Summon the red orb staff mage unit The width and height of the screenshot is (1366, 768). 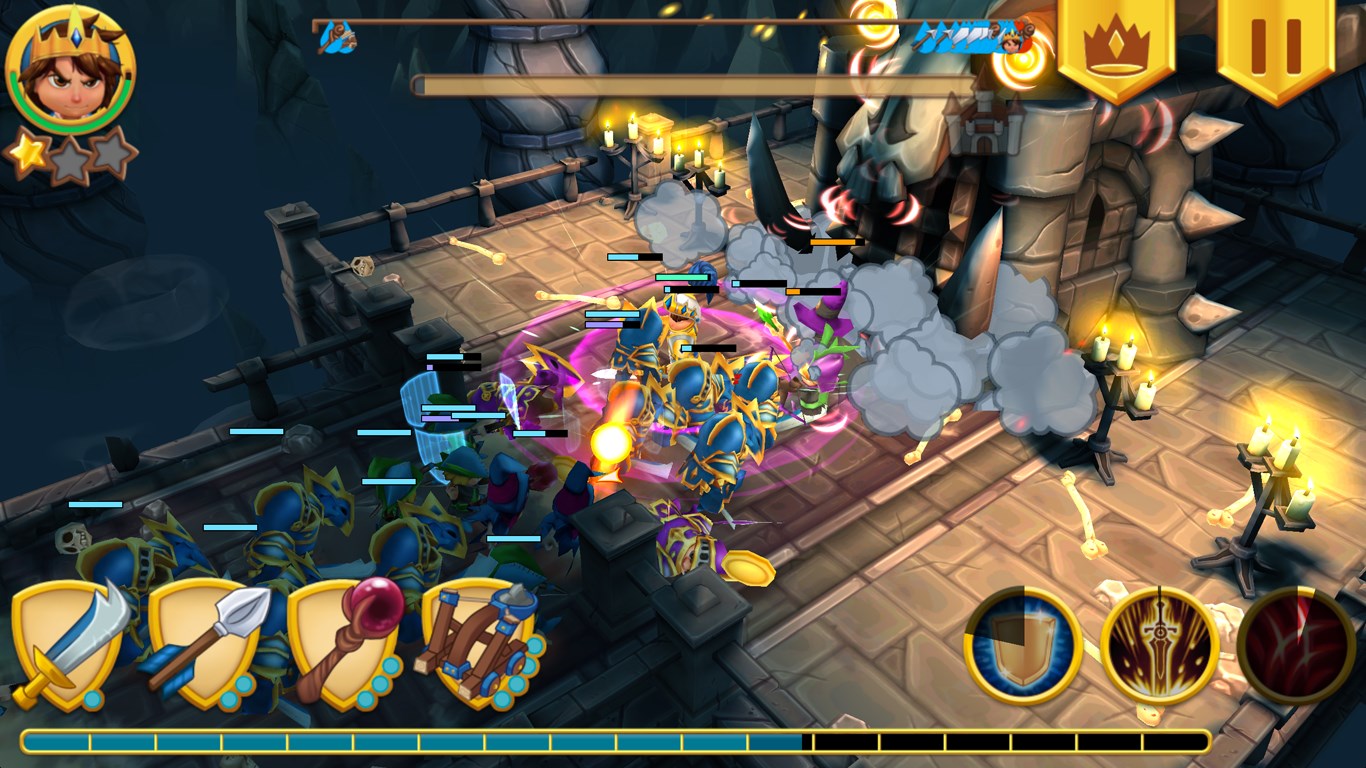[x=346, y=644]
